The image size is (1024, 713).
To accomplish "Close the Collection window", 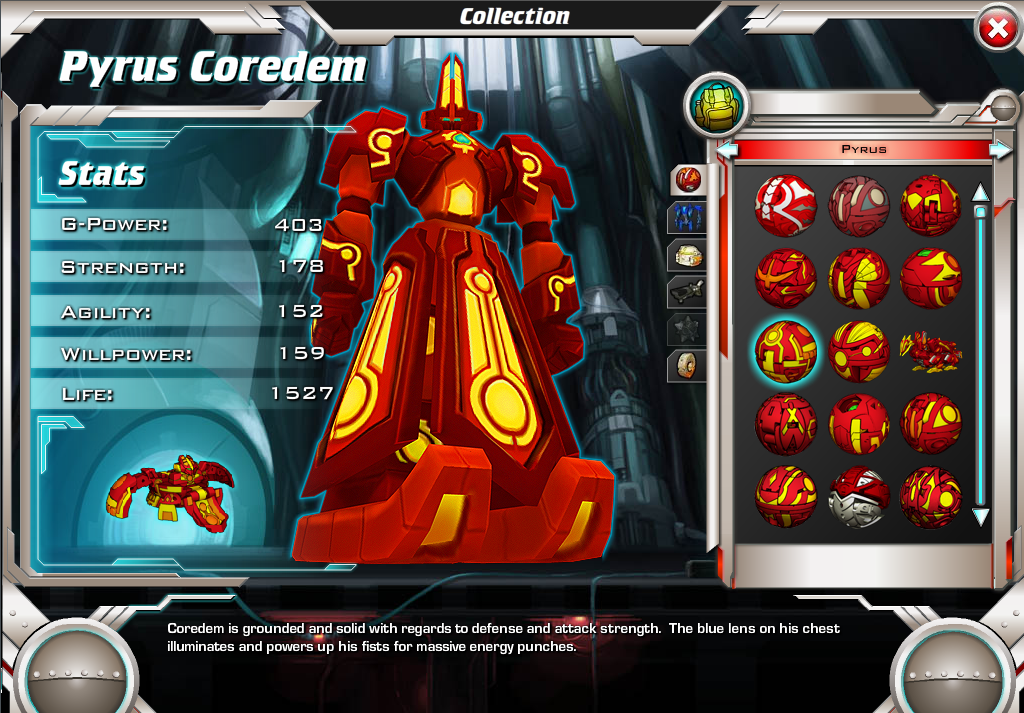I will point(996,29).
